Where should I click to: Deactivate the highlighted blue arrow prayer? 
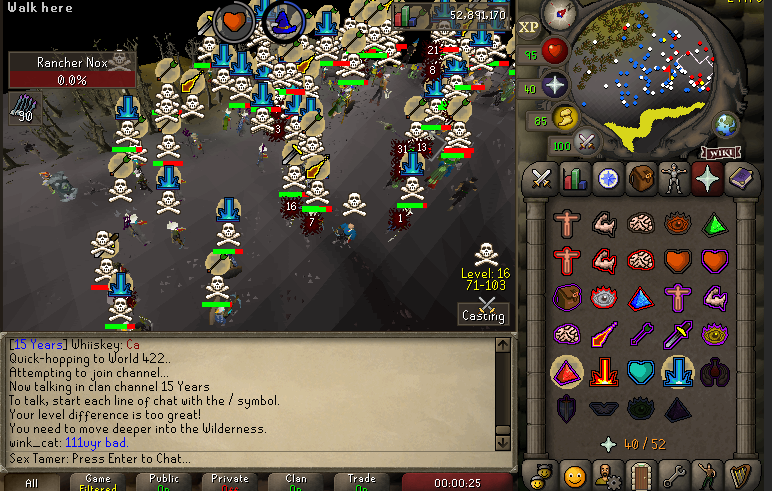coord(677,371)
